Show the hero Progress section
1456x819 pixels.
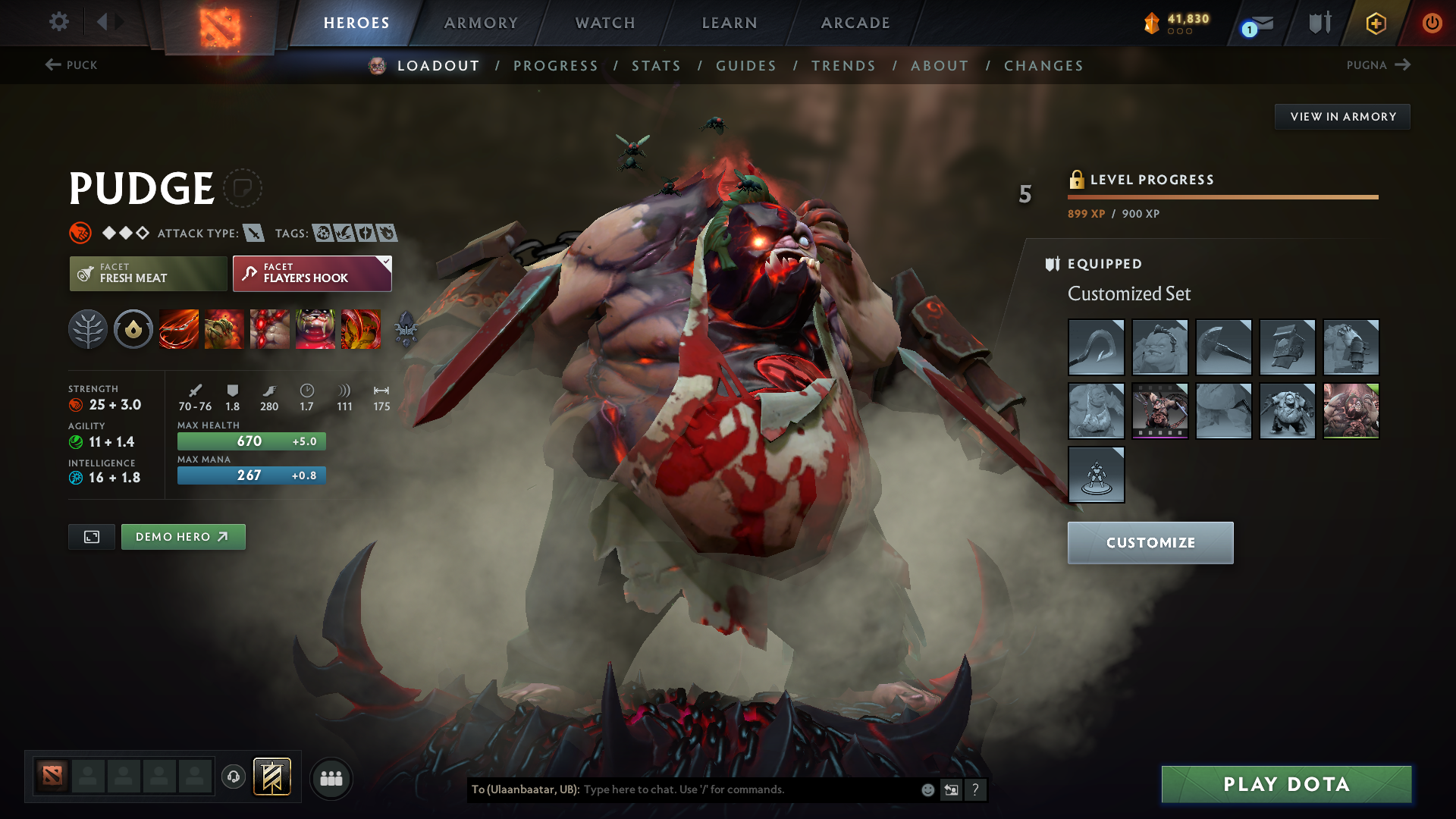(556, 66)
